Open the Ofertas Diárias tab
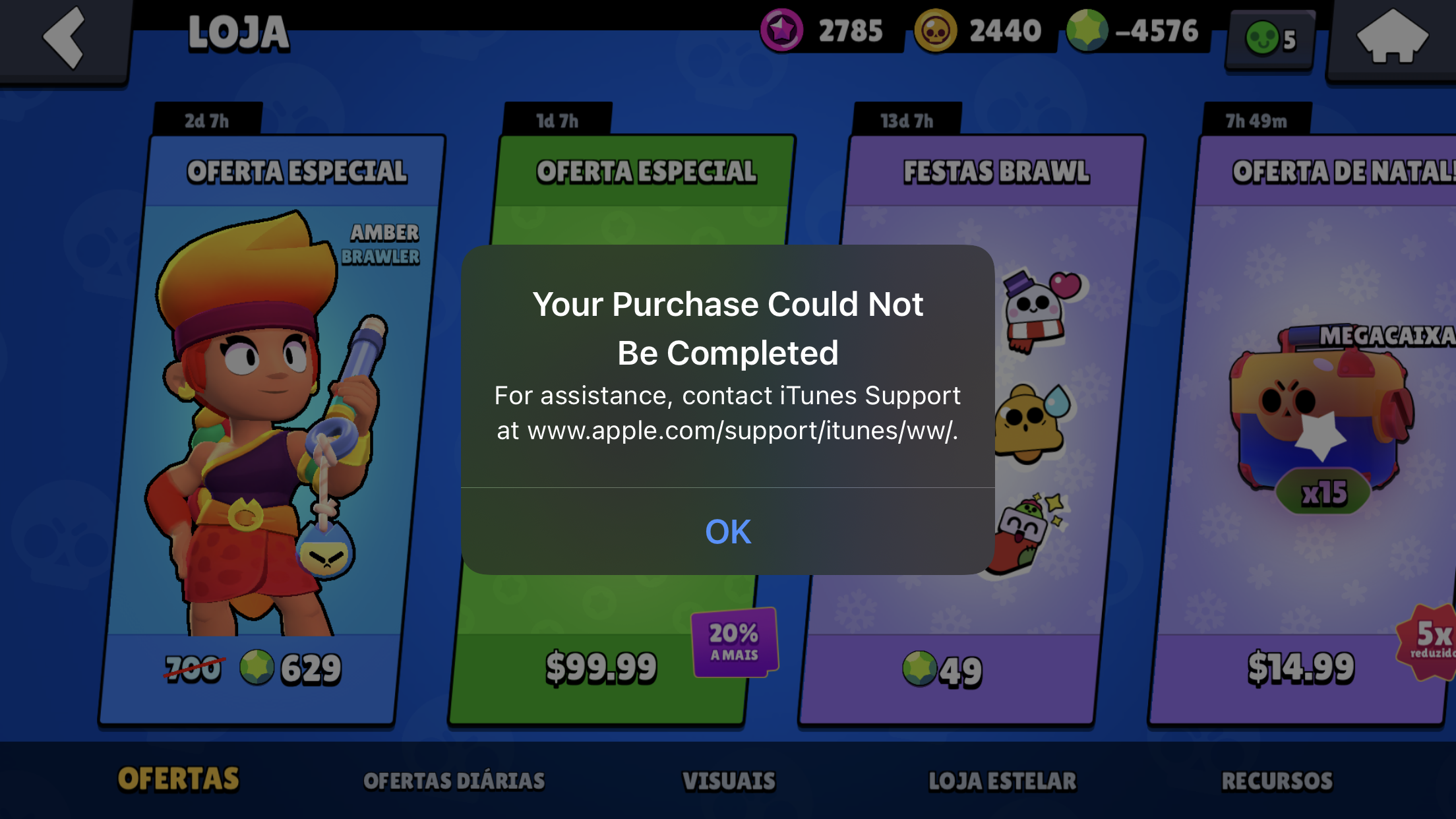 click(454, 781)
